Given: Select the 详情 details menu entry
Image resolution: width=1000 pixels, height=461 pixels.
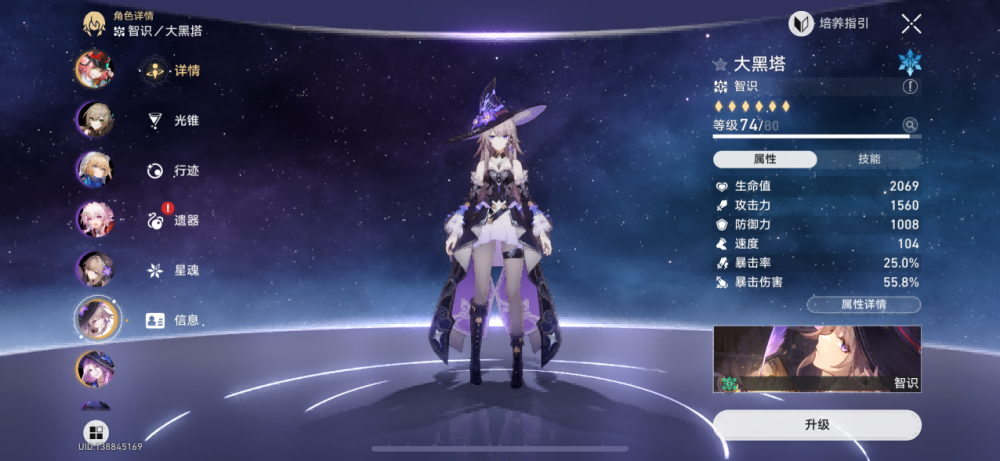Looking at the screenshot, I should [x=175, y=71].
